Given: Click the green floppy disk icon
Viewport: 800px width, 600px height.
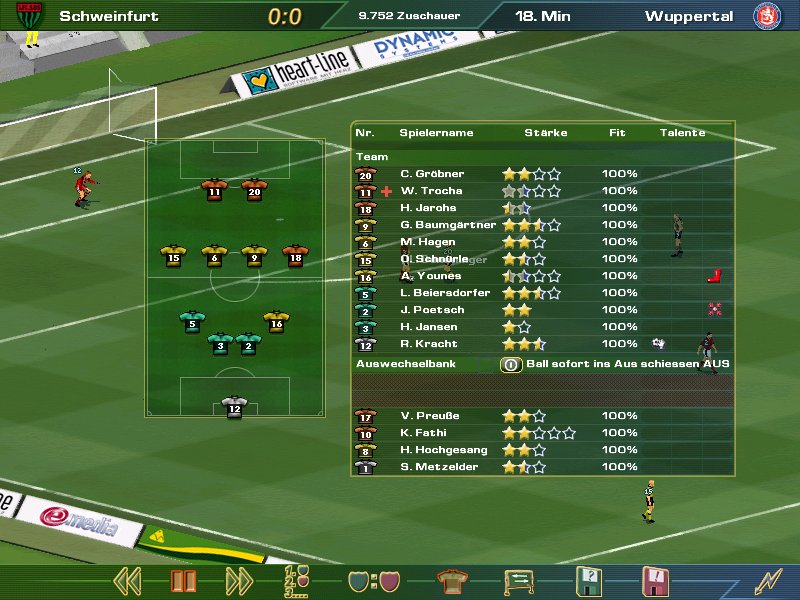Looking at the screenshot, I should [589, 581].
